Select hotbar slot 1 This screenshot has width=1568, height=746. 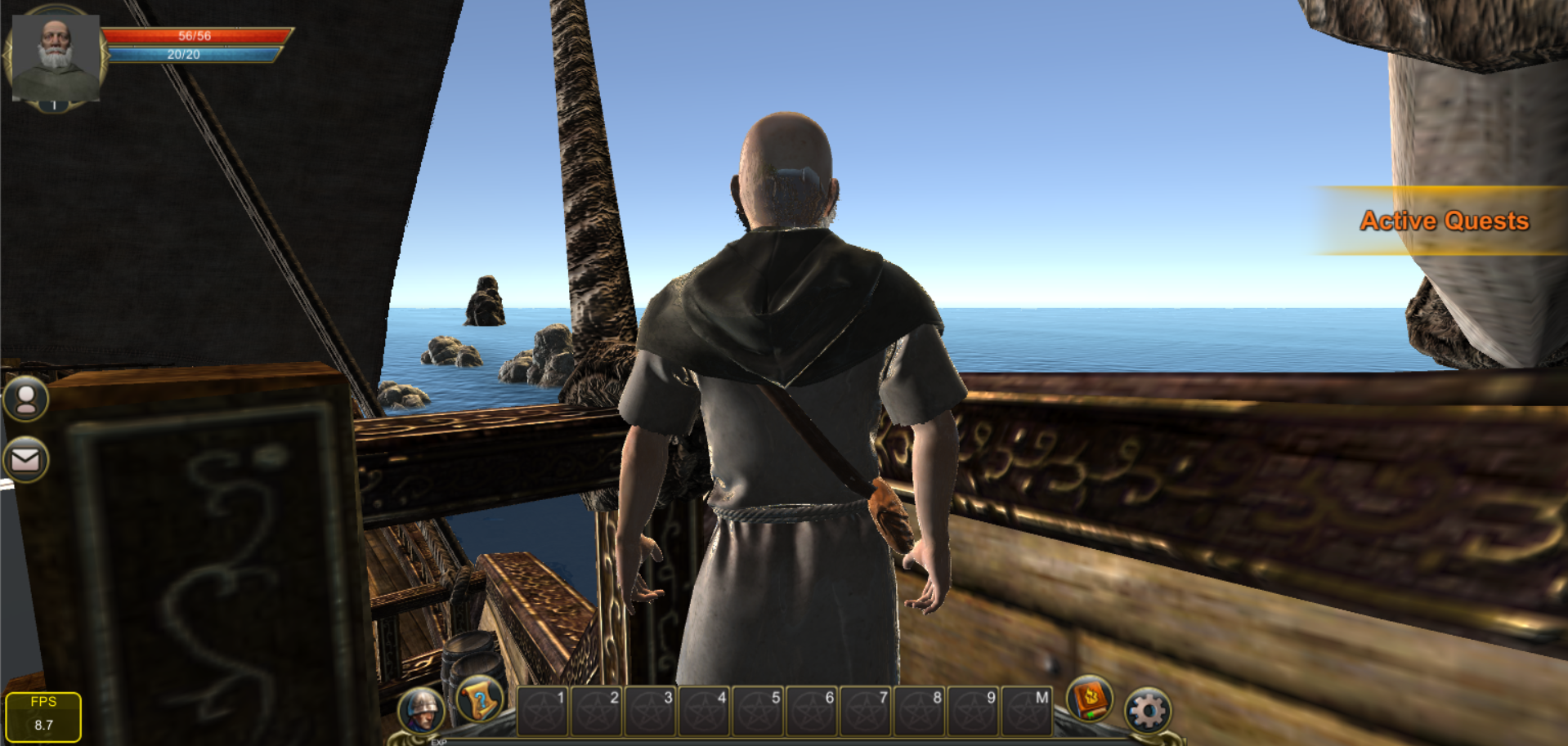543,711
